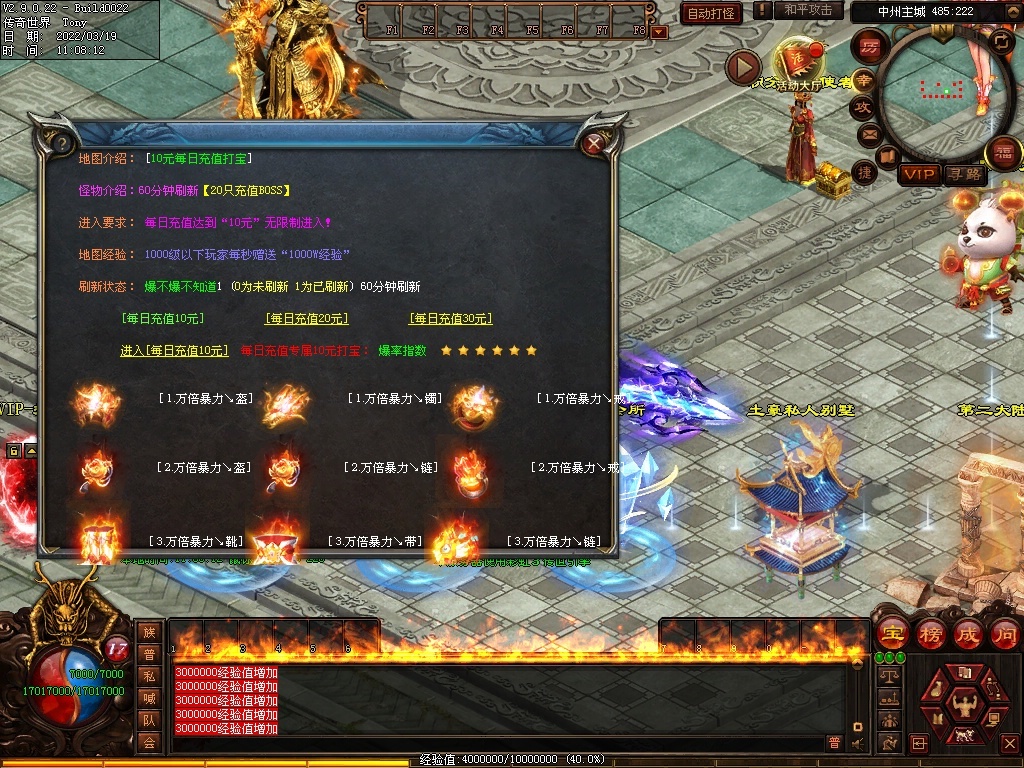1024x768 pixels.
Task: Close the daily recharge map dialog
Action: point(594,143)
